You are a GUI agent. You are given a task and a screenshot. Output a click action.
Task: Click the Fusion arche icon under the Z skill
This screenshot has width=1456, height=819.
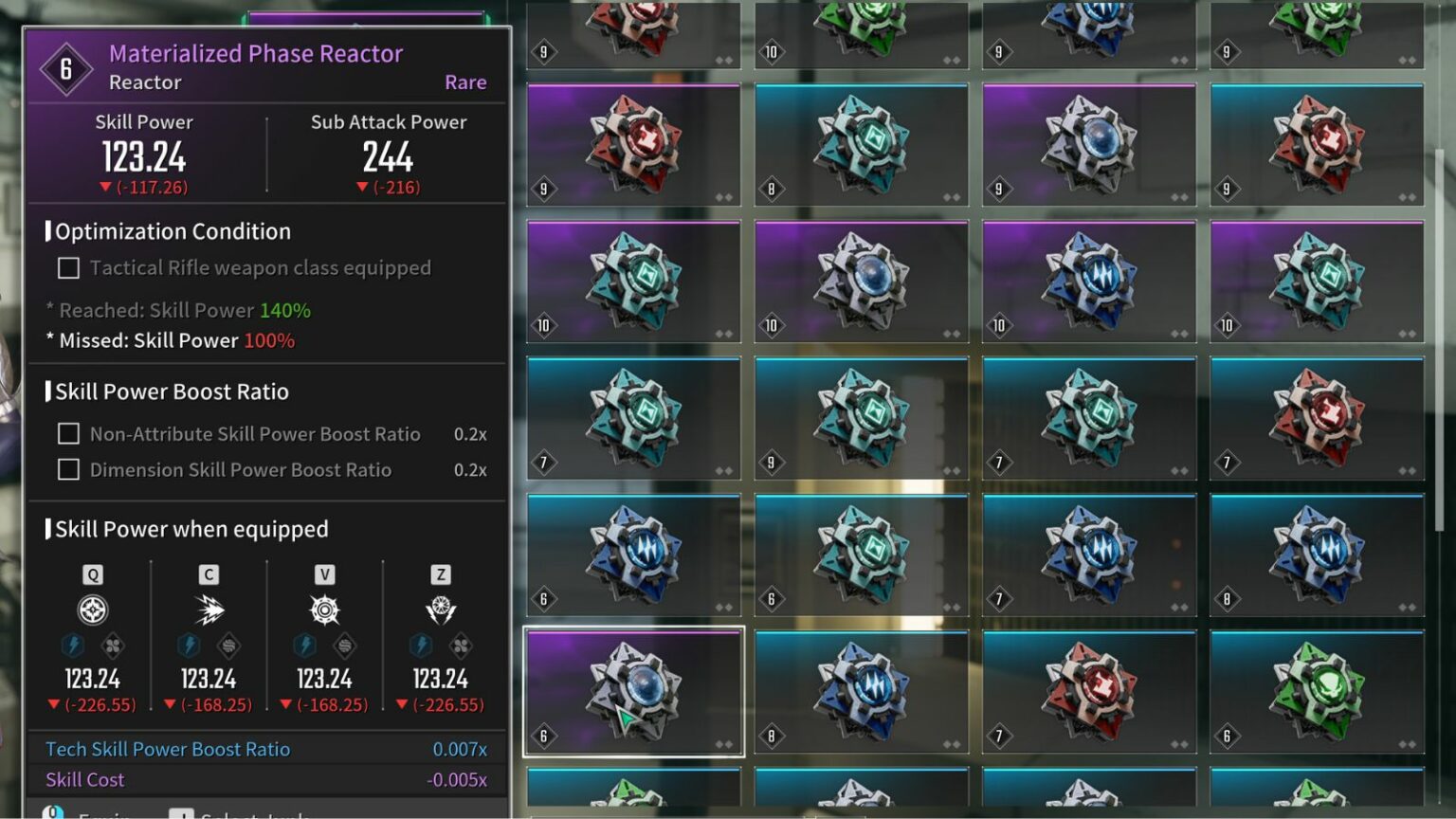tap(463, 646)
